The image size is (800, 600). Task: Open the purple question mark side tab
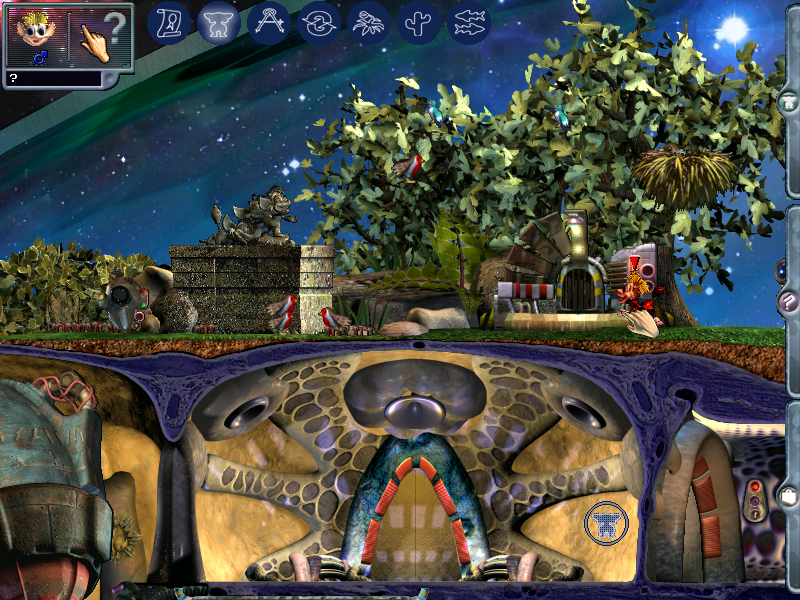788,301
